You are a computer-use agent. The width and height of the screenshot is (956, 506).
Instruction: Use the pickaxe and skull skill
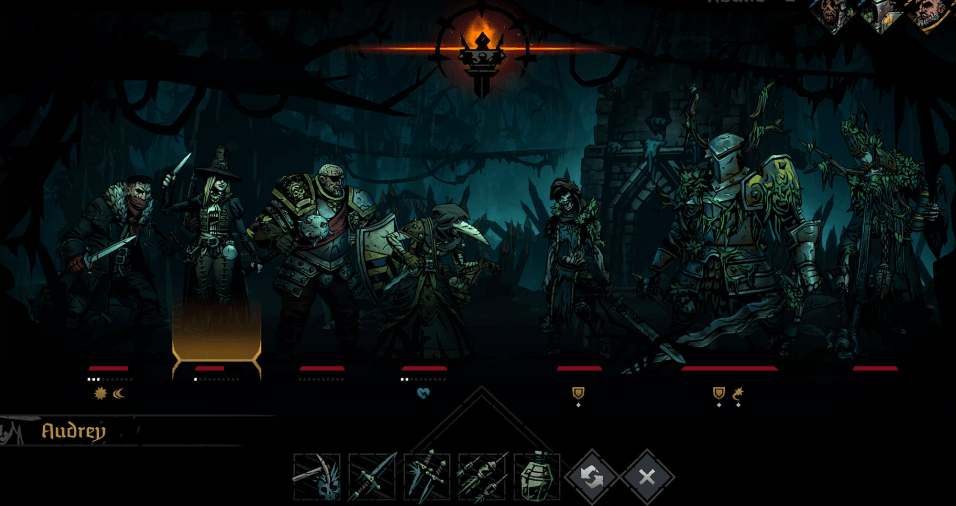pos(317,477)
